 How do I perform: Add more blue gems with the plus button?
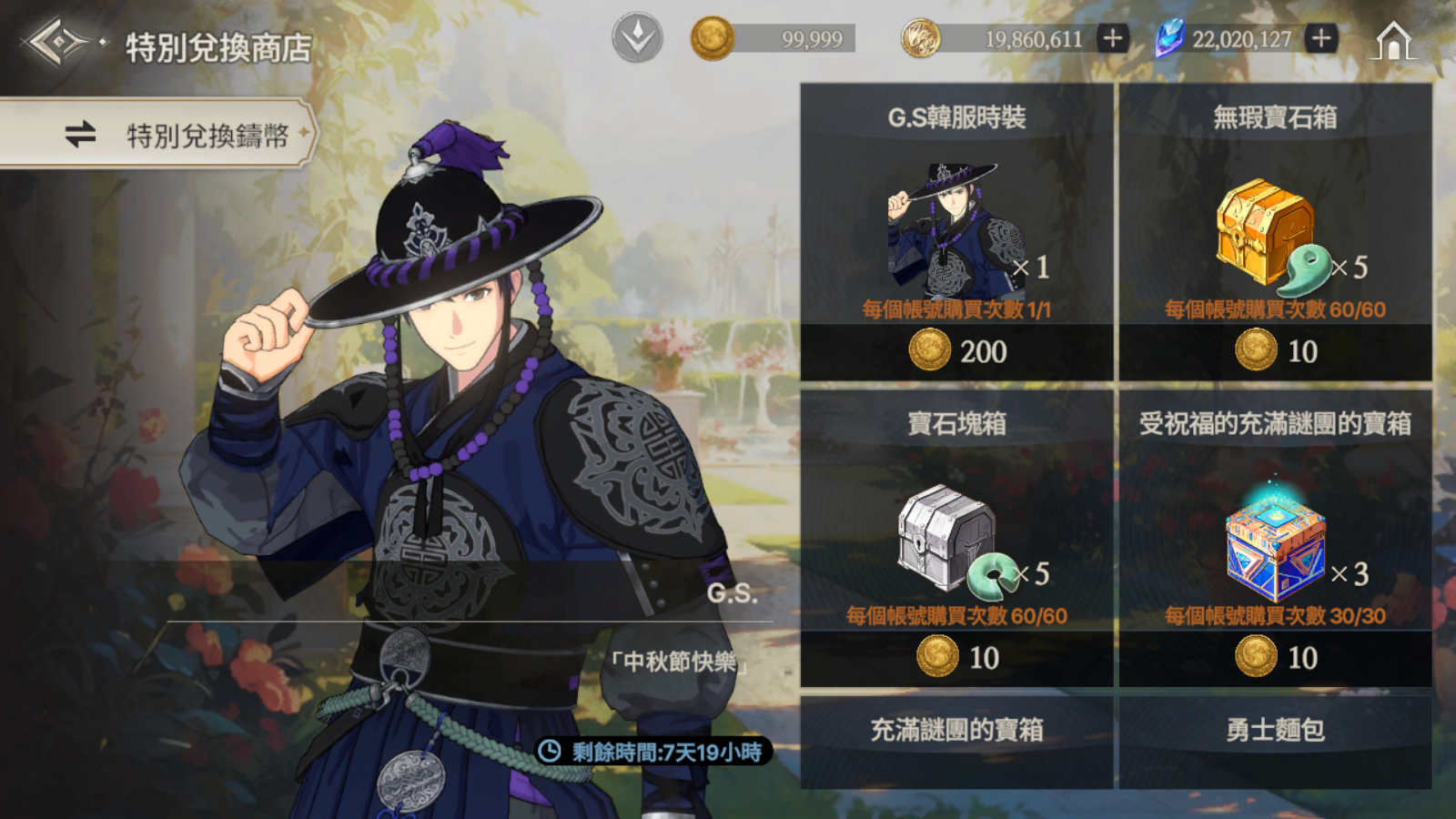pos(1321,38)
